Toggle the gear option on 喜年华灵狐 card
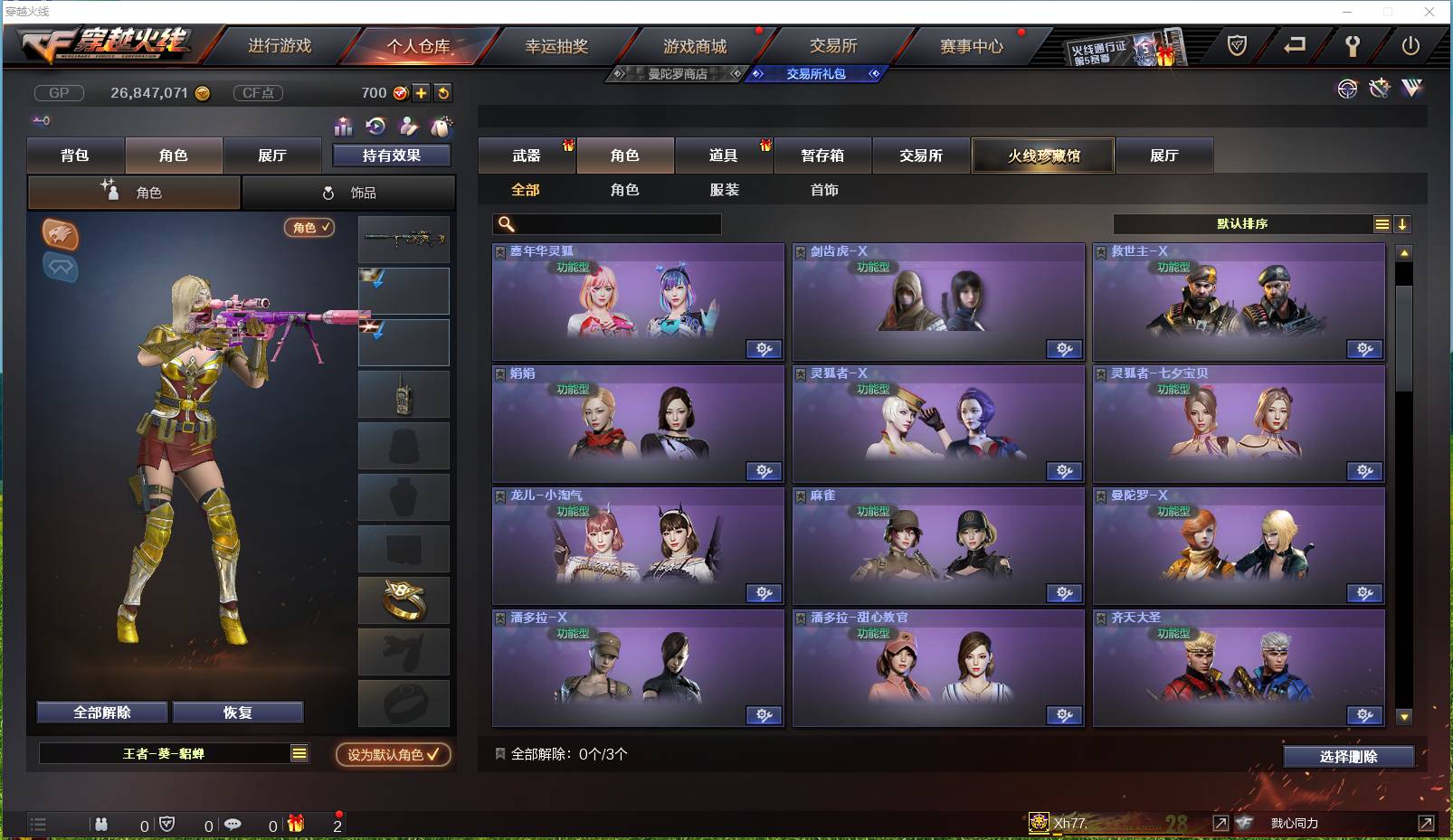This screenshot has height=840, width=1453. click(x=764, y=349)
